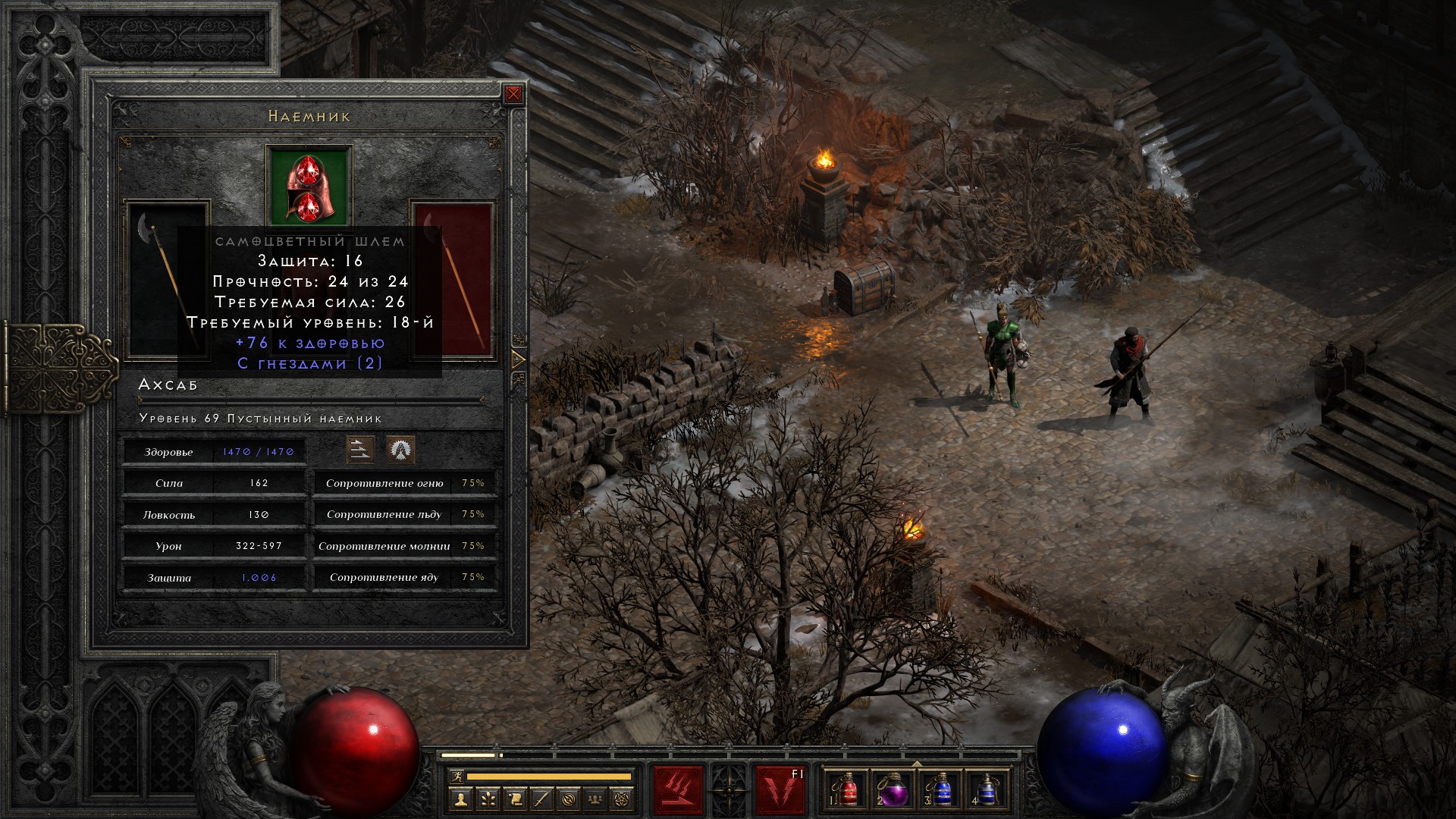Screen dimensions: 1456x819
Task: Use the blue mana potion in slot 3
Action: pos(940,790)
